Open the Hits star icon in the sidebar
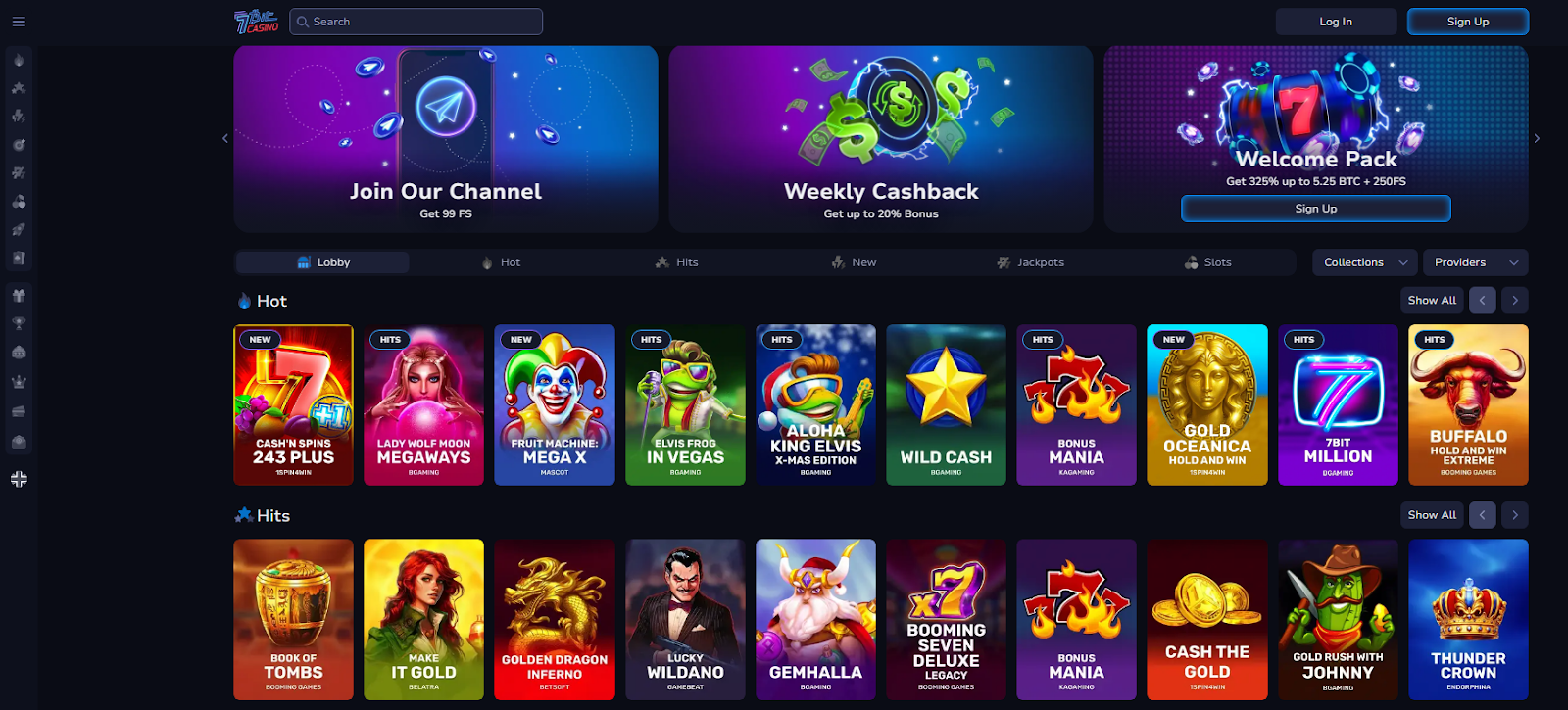The image size is (1568, 710). pyautogui.click(x=19, y=87)
